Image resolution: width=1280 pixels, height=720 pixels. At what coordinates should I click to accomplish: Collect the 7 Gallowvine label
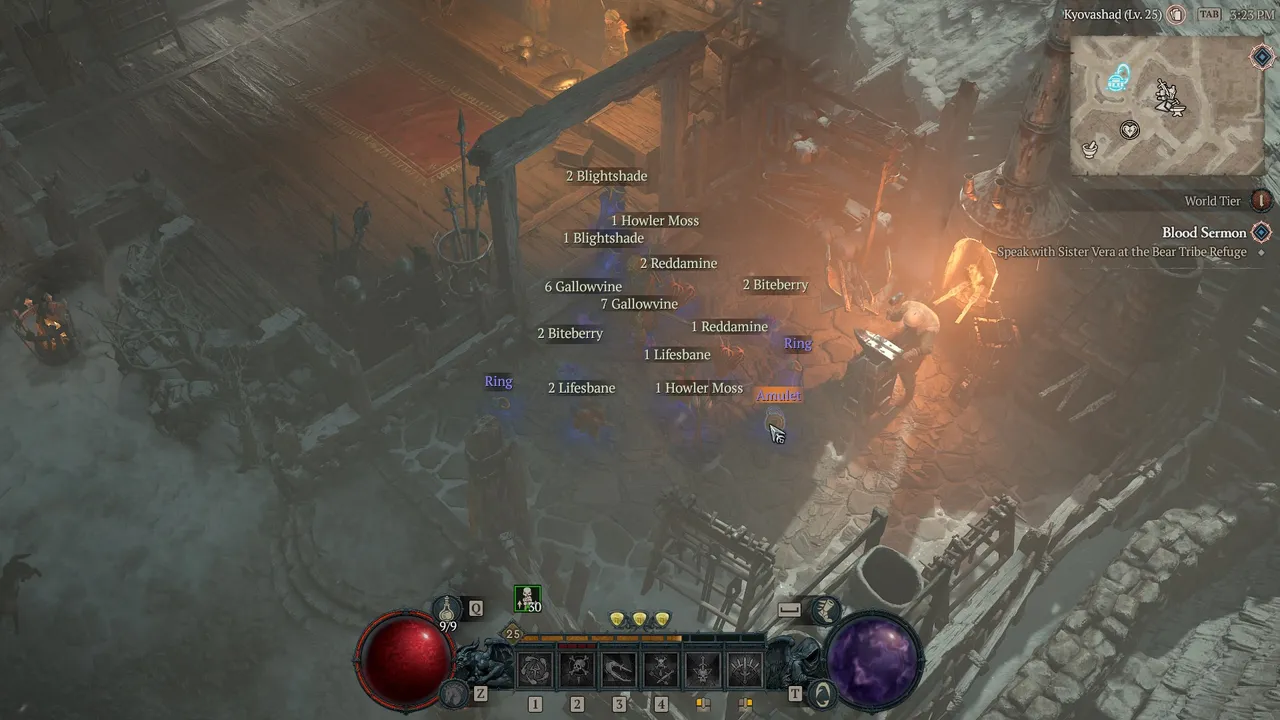(x=639, y=304)
